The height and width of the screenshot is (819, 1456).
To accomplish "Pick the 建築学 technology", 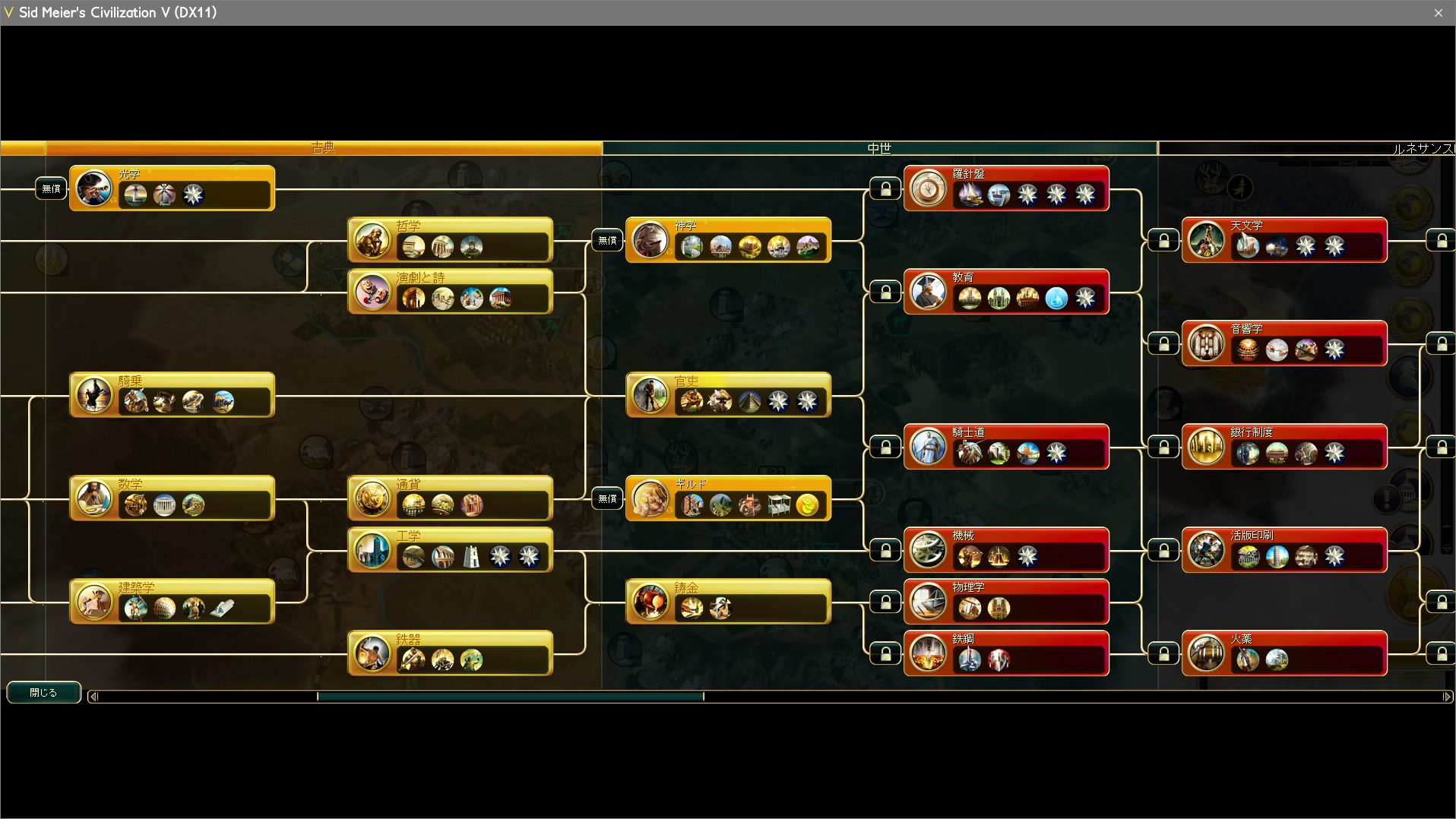I will pos(172,601).
